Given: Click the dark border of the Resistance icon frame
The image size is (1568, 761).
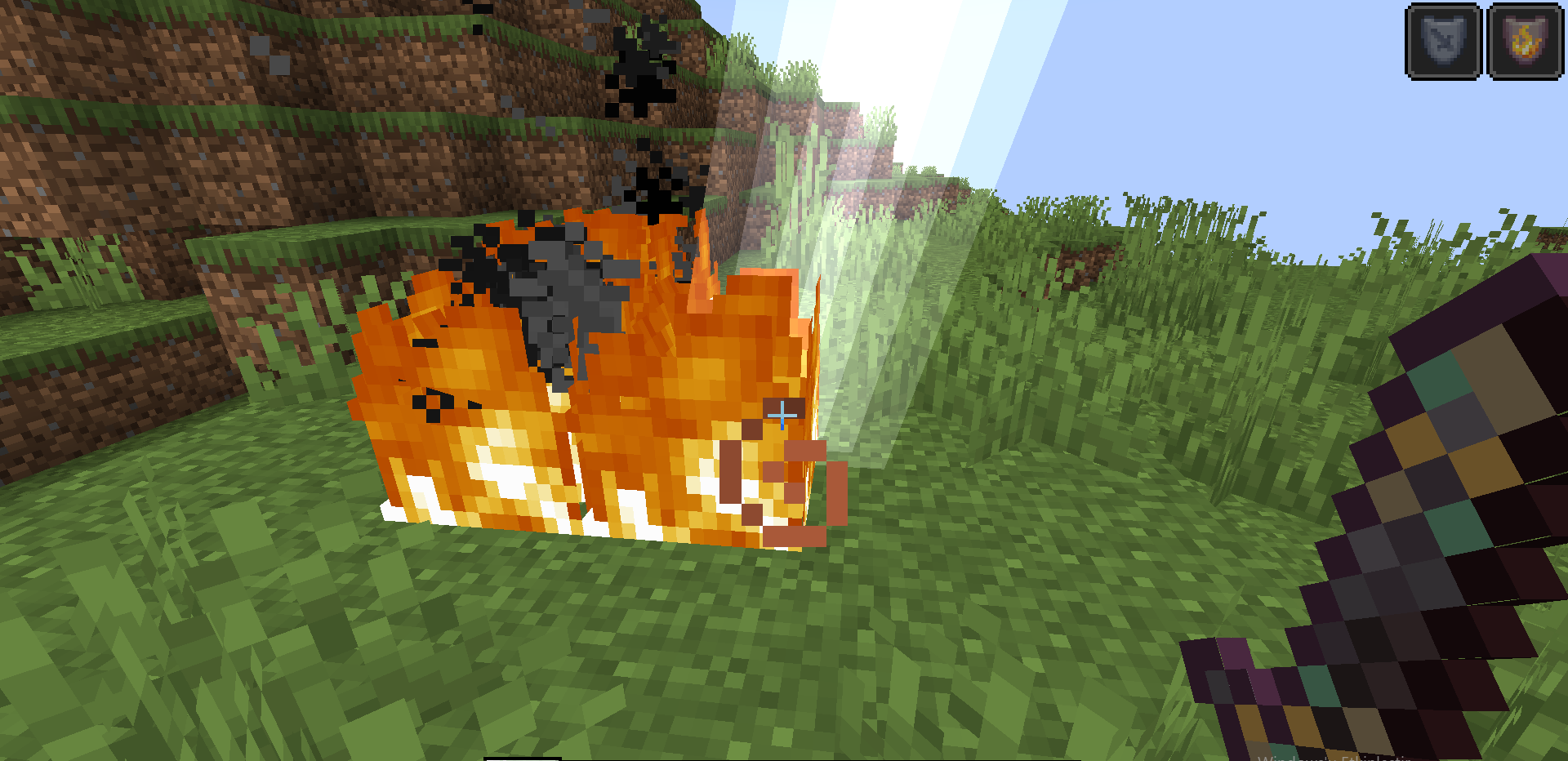Looking at the screenshot, I should tap(1442, 7).
